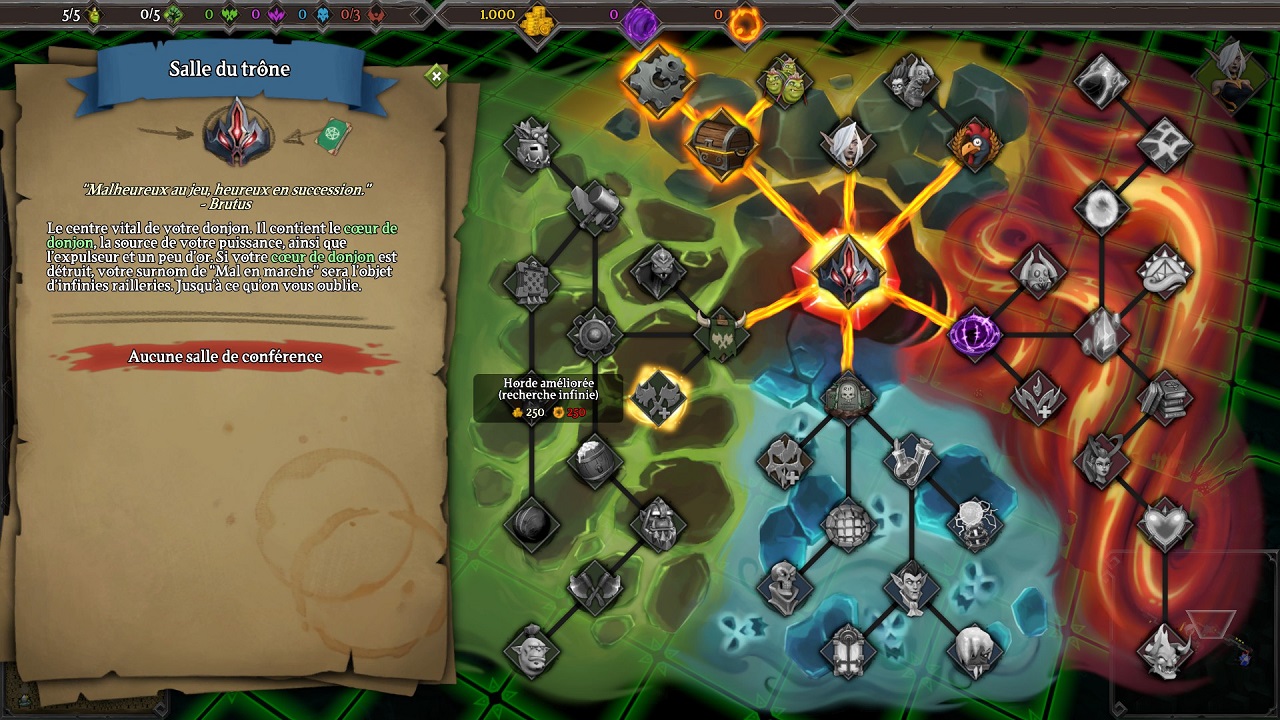Screen dimensions: 1280x720
Task: Select the spiked heart research node
Action: pos(1165,524)
